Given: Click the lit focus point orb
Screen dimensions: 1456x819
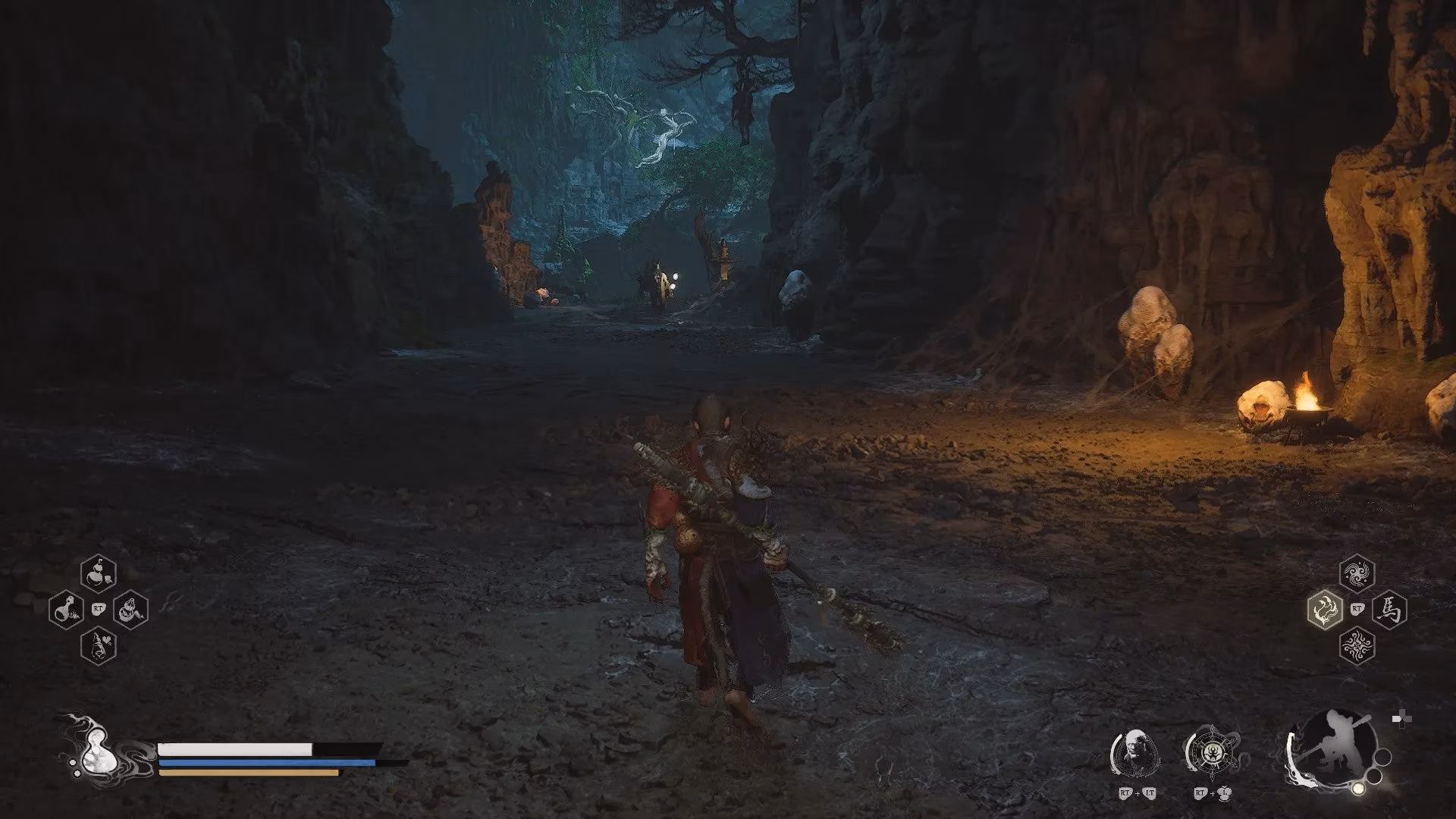Looking at the screenshot, I should (x=1359, y=789).
